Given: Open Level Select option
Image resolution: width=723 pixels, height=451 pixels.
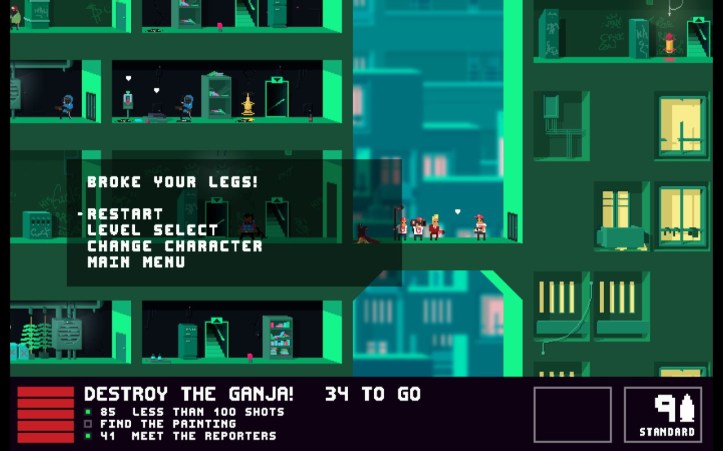Looking at the screenshot, I should [138, 230].
